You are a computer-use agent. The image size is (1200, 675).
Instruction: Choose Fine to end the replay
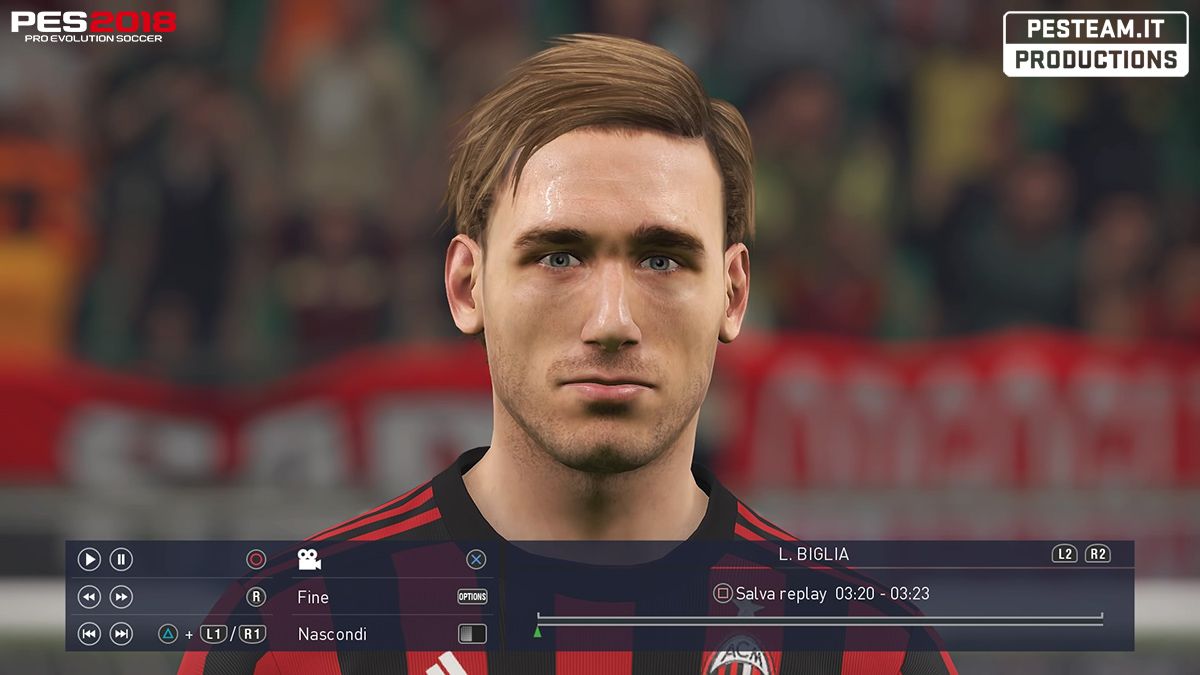(x=313, y=597)
